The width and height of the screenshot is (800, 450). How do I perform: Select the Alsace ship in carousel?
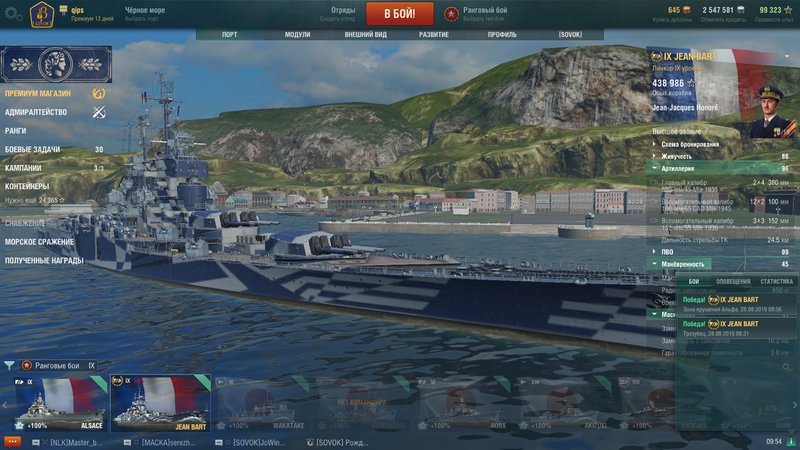pyautogui.click(x=57, y=403)
